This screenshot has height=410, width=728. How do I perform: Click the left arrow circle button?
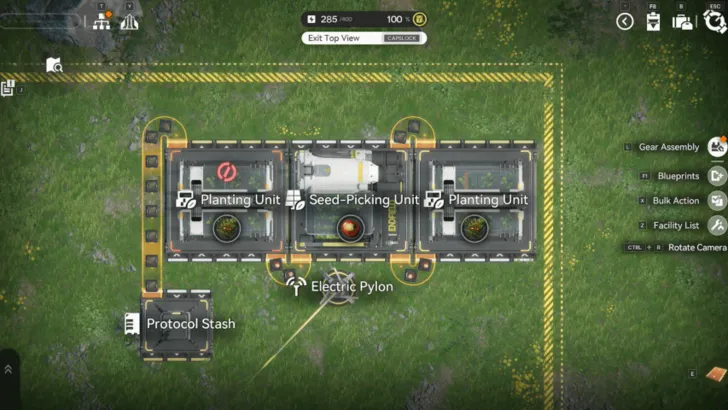click(x=625, y=21)
